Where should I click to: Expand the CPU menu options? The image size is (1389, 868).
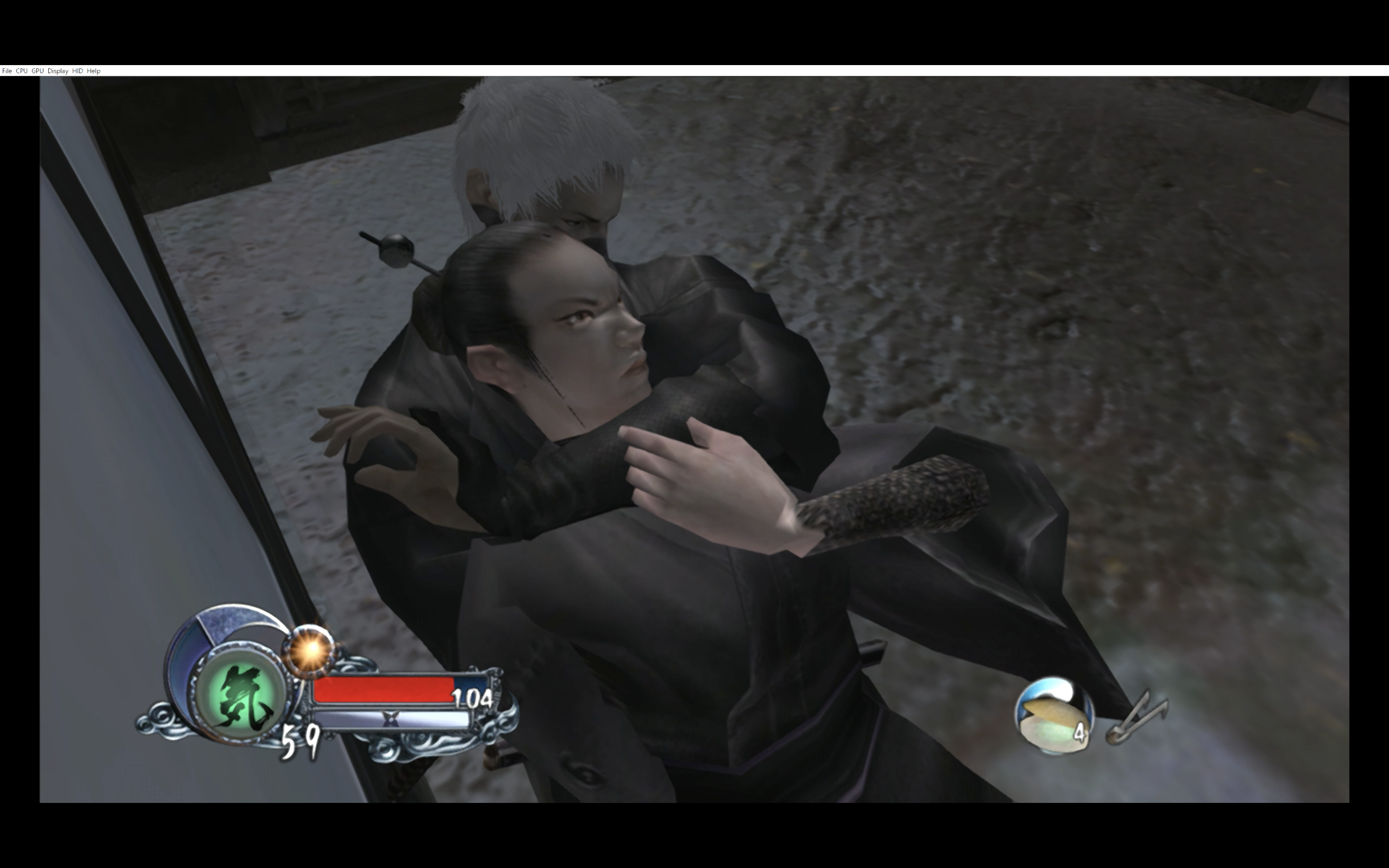(x=22, y=71)
